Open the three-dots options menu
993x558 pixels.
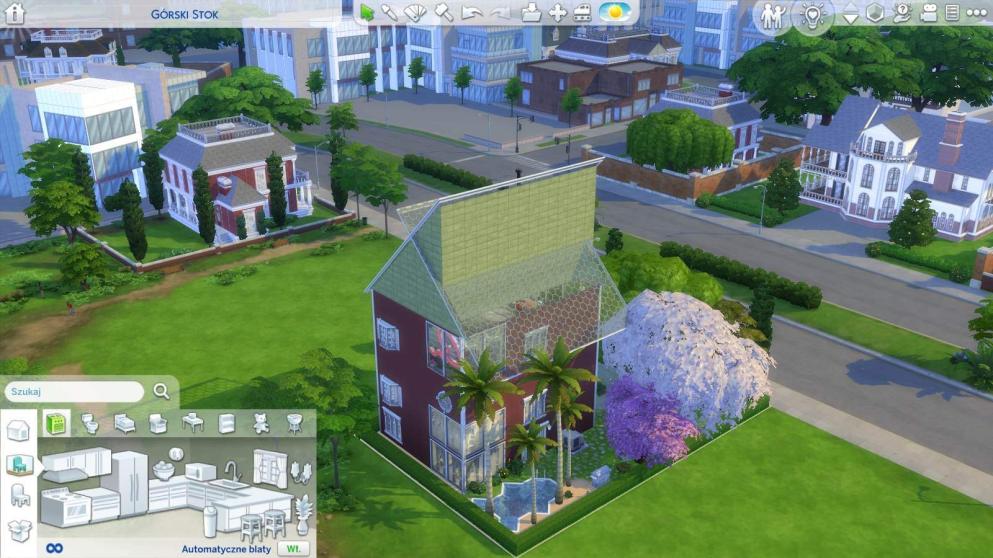(x=974, y=14)
